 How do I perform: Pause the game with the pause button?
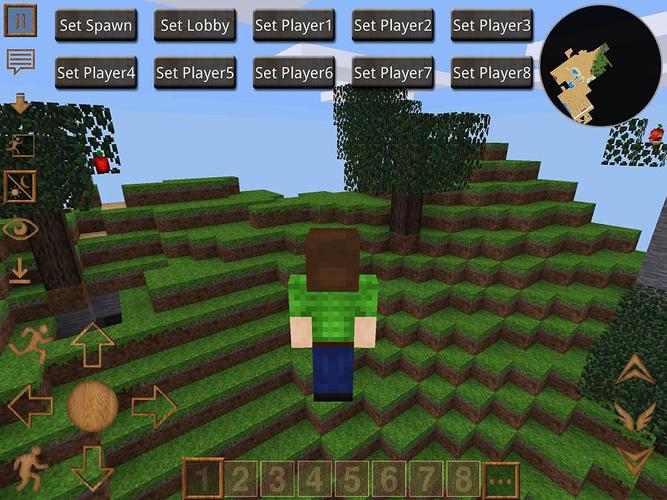coord(21,19)
